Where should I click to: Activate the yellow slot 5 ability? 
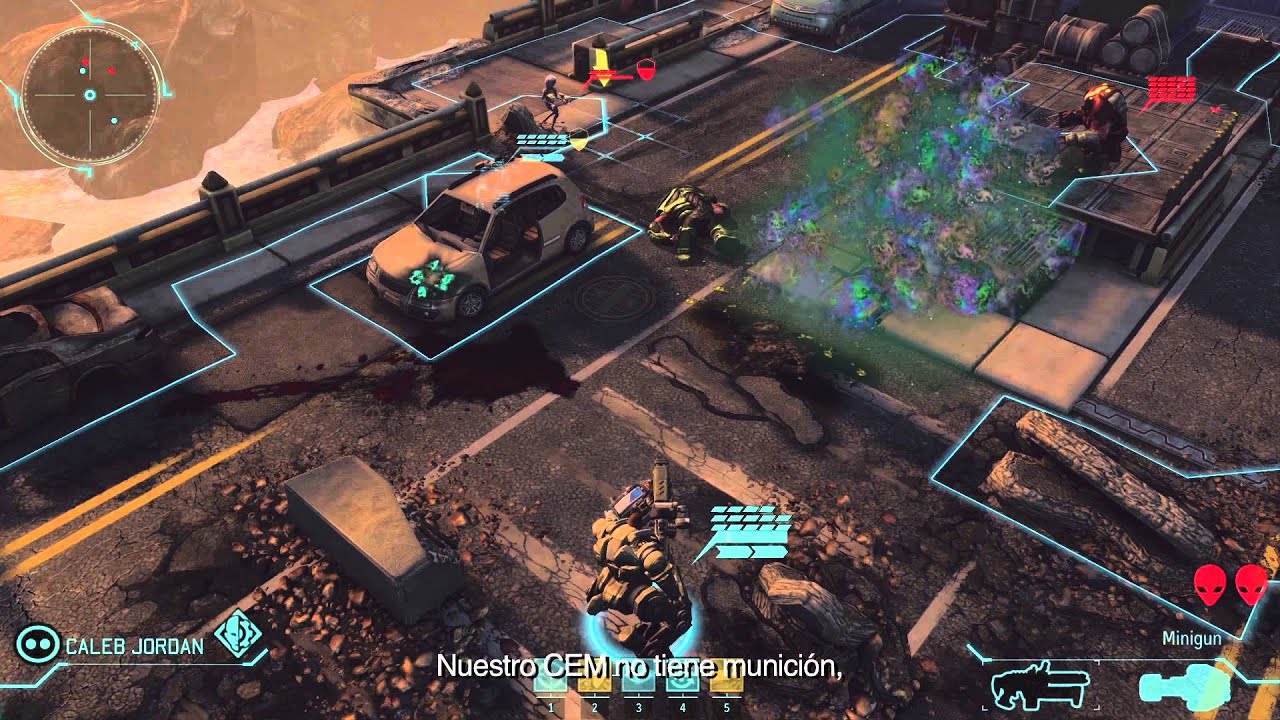coord(726,684)
